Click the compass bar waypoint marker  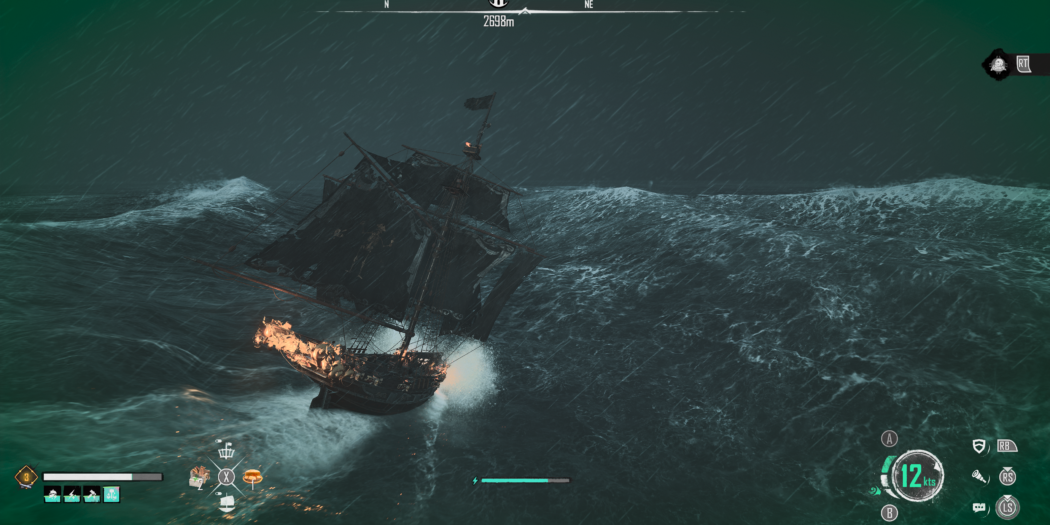(498, 4)
